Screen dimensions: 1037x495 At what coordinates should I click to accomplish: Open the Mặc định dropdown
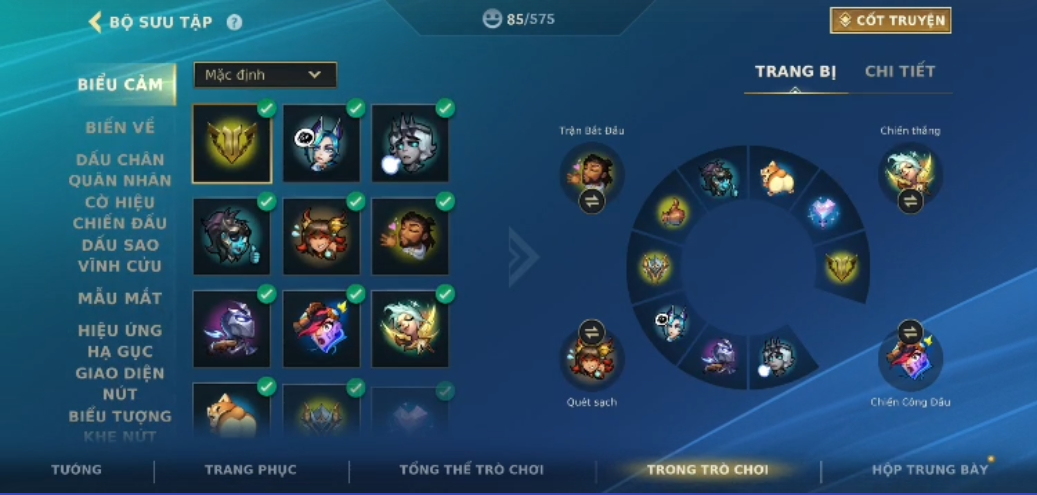[265, 75]
